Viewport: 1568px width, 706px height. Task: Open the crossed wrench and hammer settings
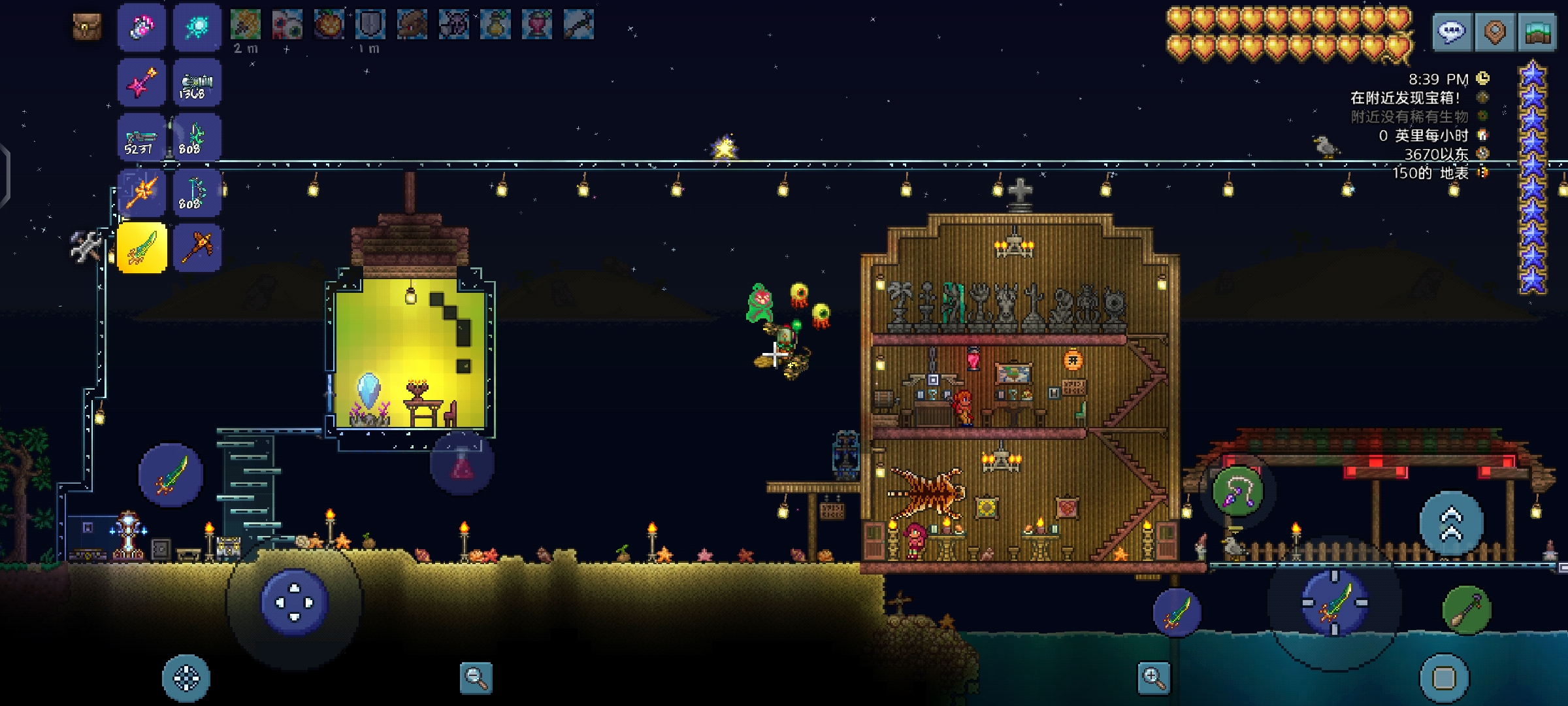tap(86, 246)
